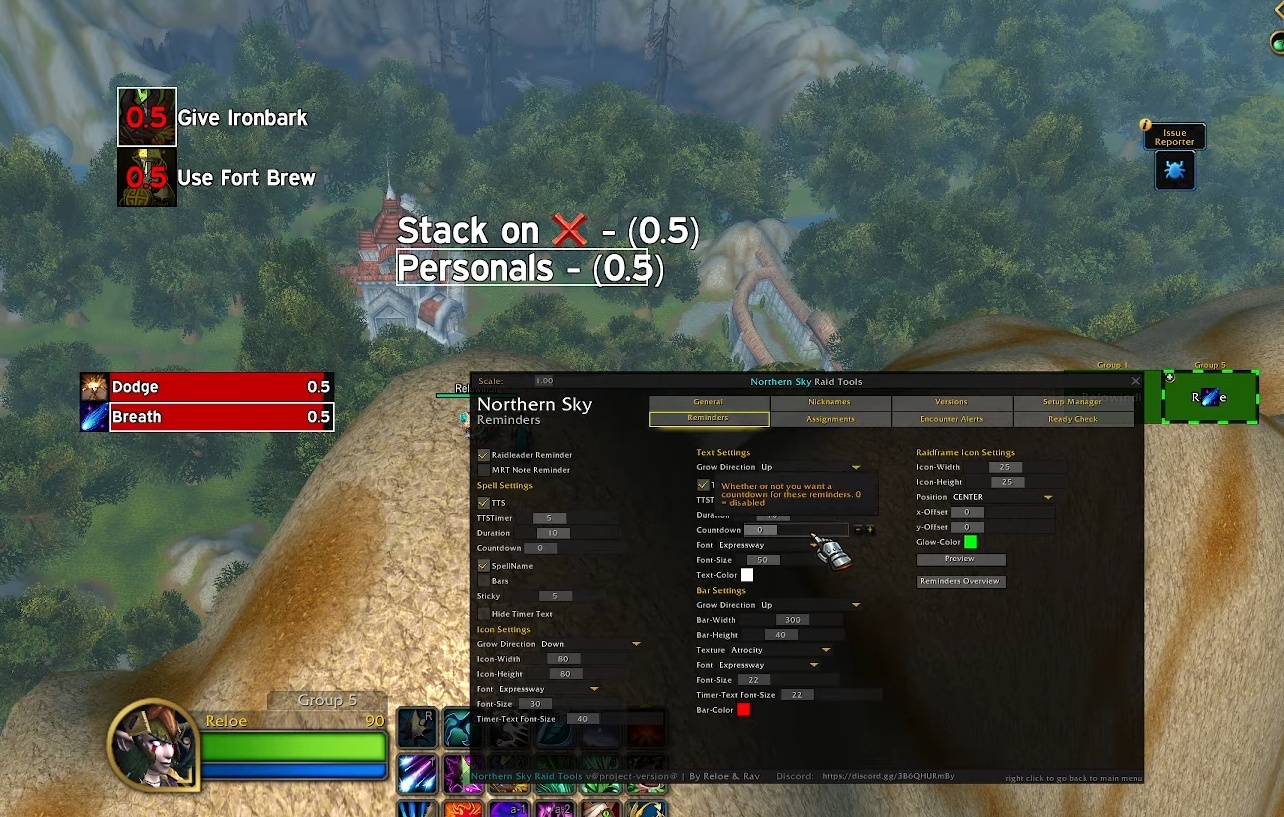Open the Issue Reporter bug icon

pyautogui.click(x=1174, y=171)
